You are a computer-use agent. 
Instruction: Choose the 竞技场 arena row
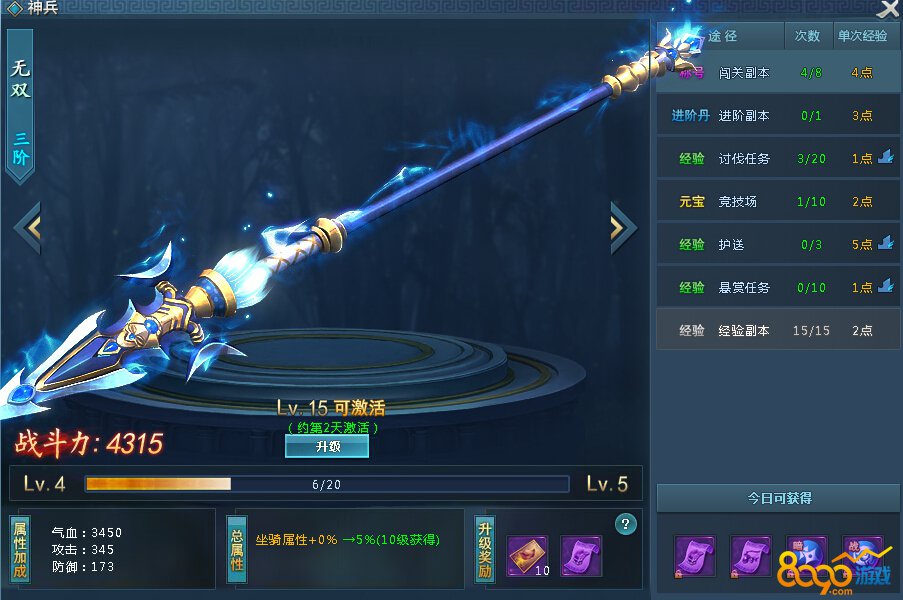pos(777,201)
